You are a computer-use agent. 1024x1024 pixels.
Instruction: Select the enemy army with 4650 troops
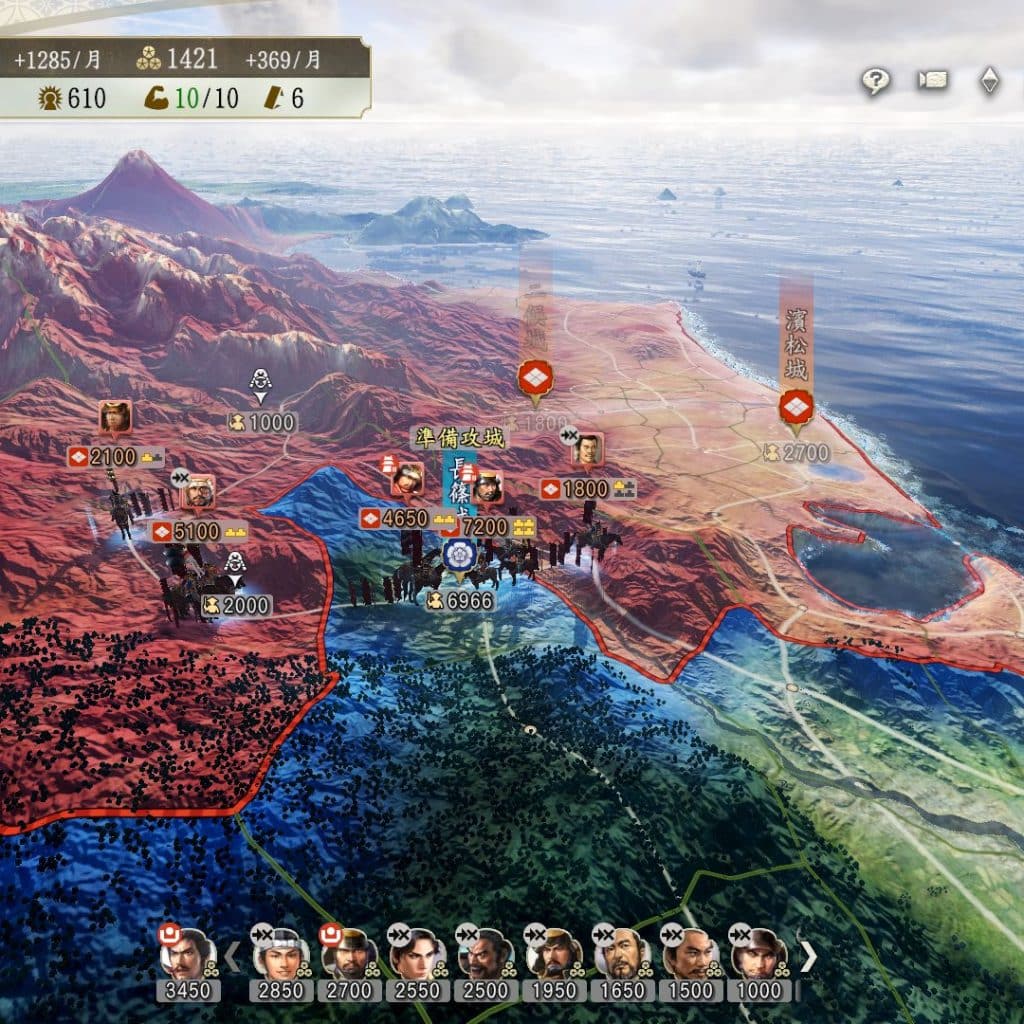407,479
